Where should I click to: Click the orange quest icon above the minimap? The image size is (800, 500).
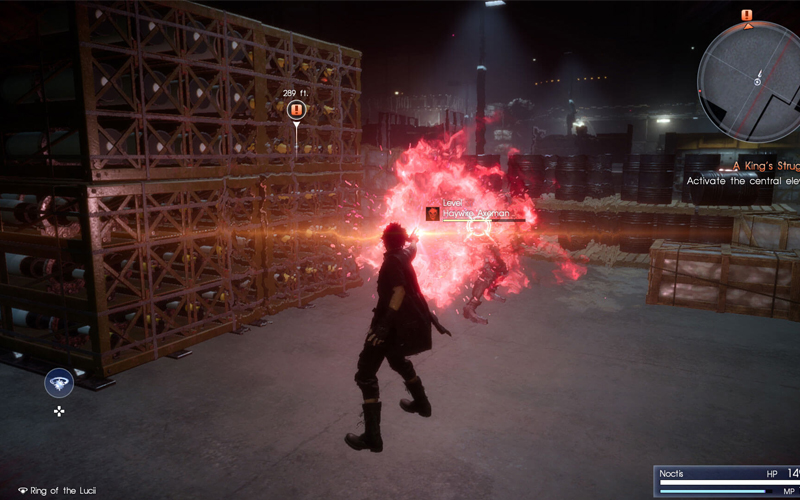(x=746, y=14)
